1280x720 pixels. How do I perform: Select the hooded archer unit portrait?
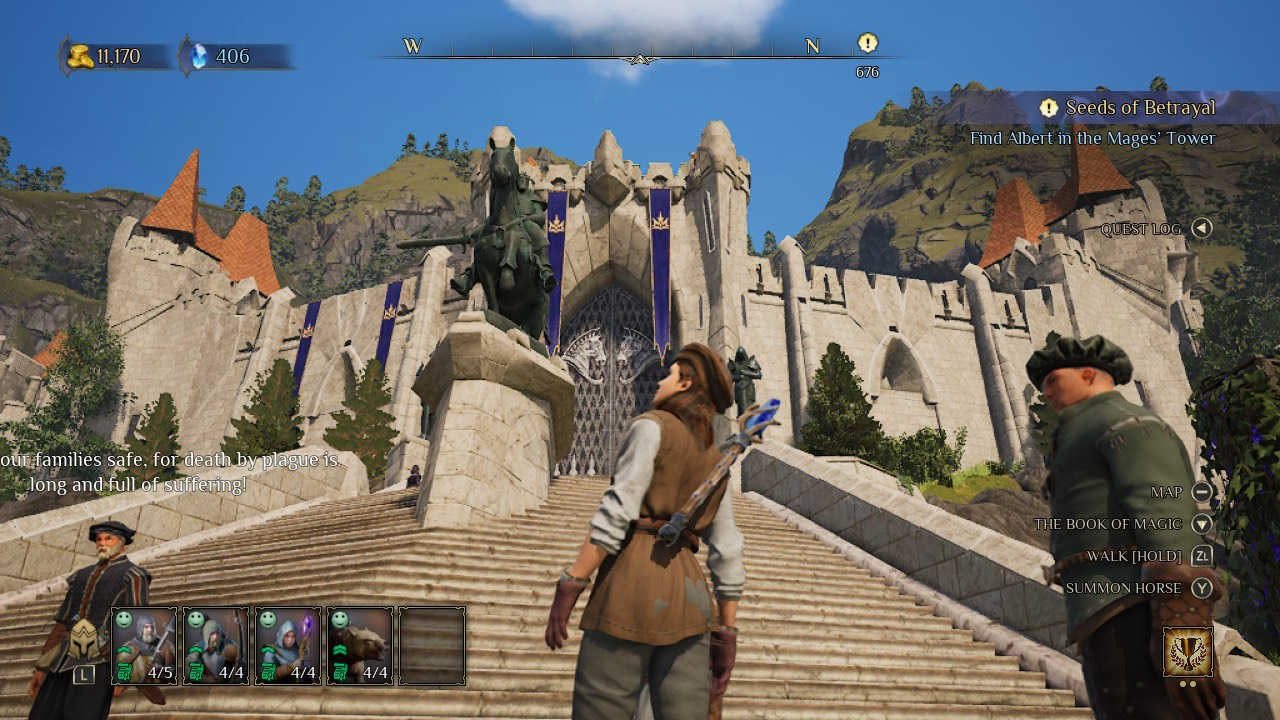(216, 645)
